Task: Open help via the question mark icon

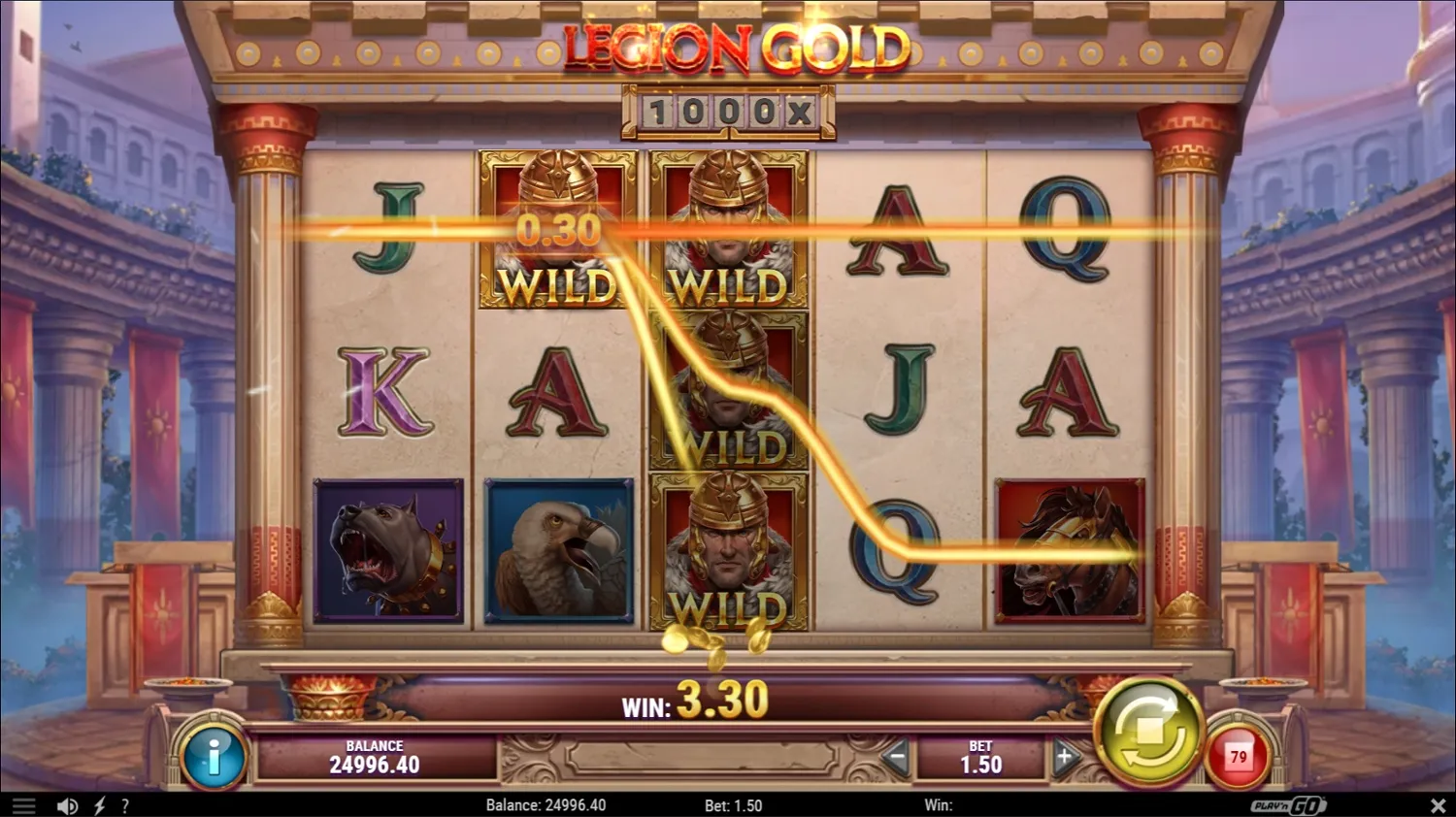Action: click(x=124, y=804)
